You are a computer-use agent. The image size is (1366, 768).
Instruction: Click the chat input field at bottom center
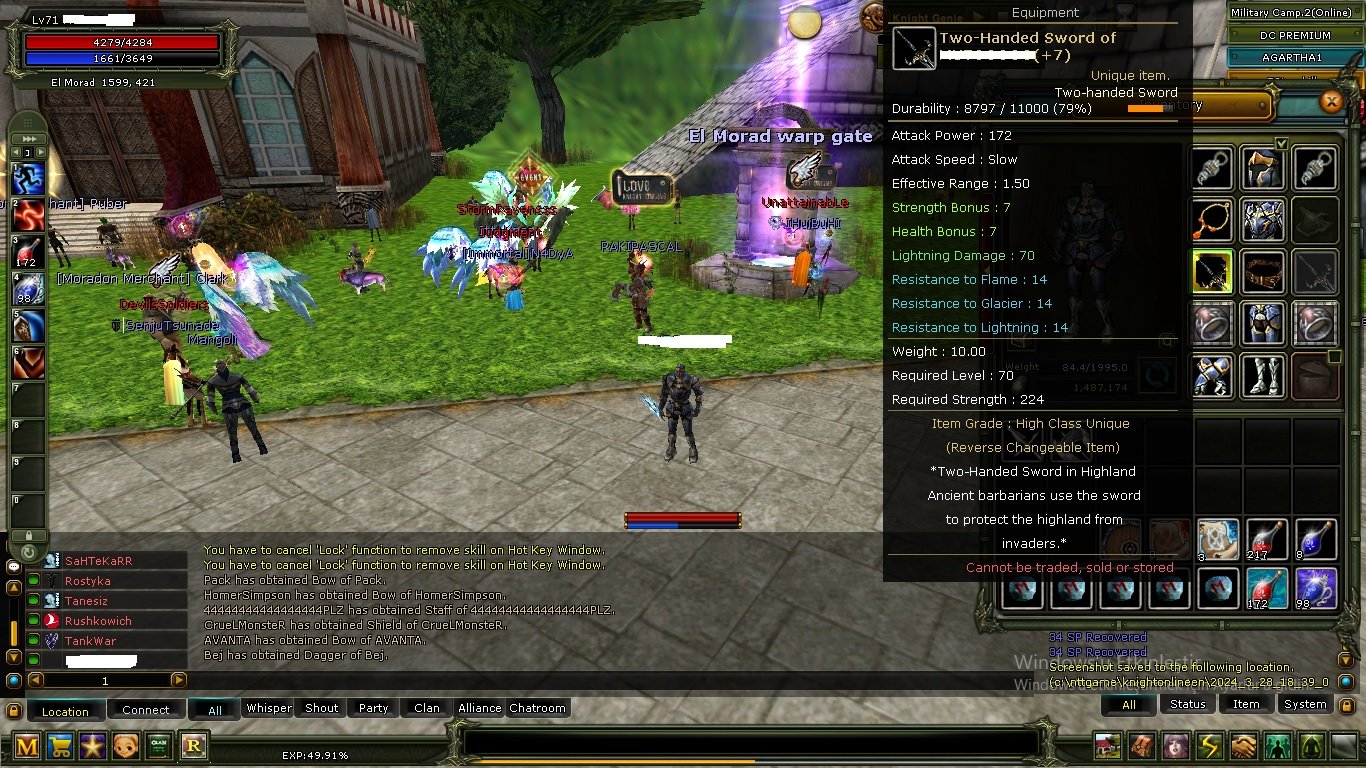point(750,741)
